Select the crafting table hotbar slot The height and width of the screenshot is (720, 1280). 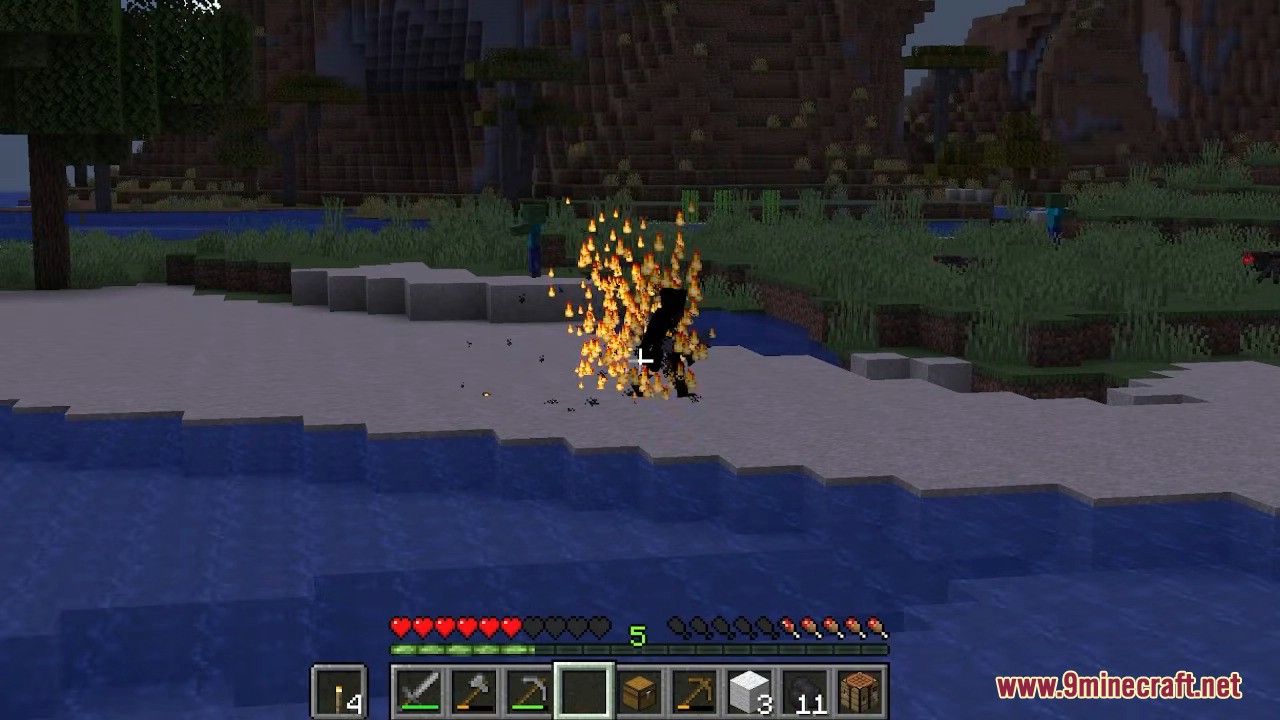click(857, 691)
